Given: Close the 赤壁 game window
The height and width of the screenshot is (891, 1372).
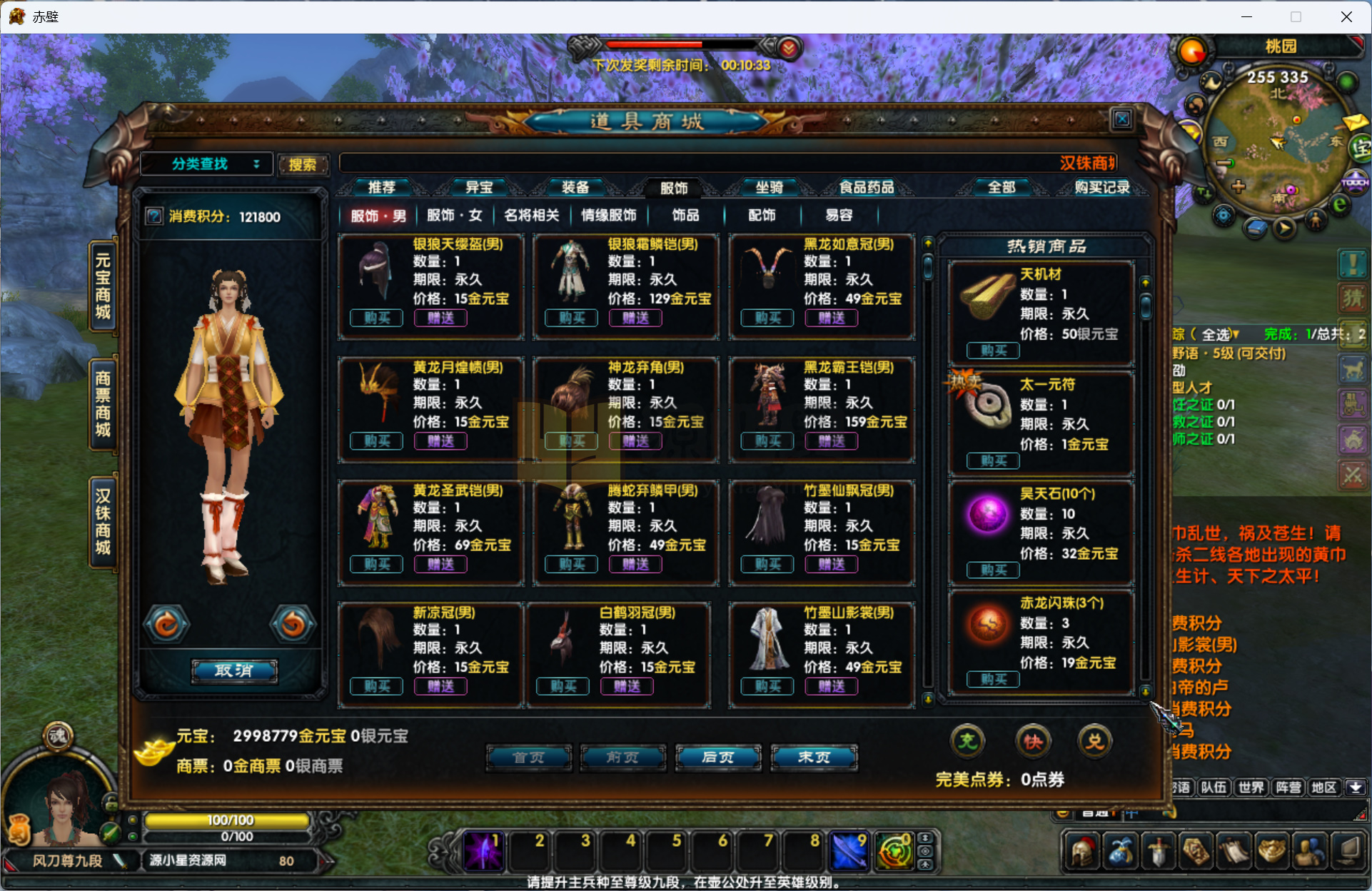Looking at the screenshot, I should pos(1346,16).
